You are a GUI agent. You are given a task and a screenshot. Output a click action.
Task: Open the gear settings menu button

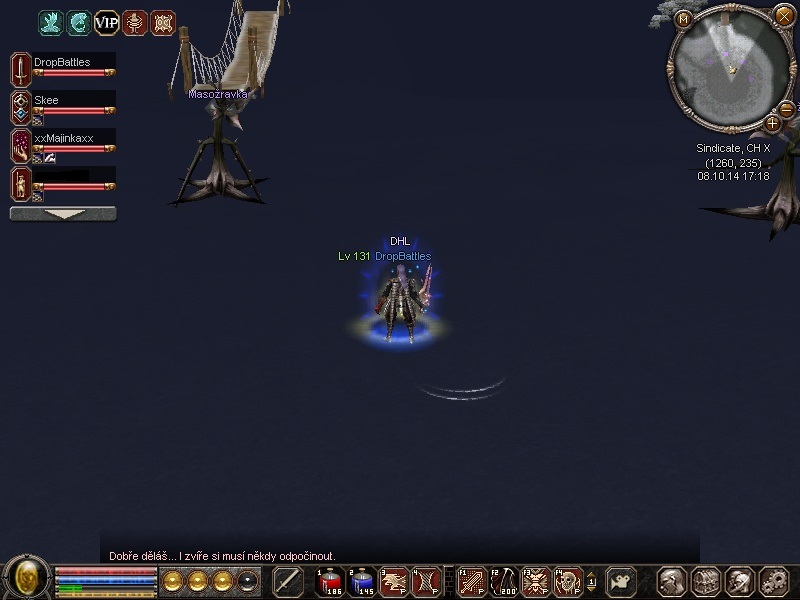(774, 581)
